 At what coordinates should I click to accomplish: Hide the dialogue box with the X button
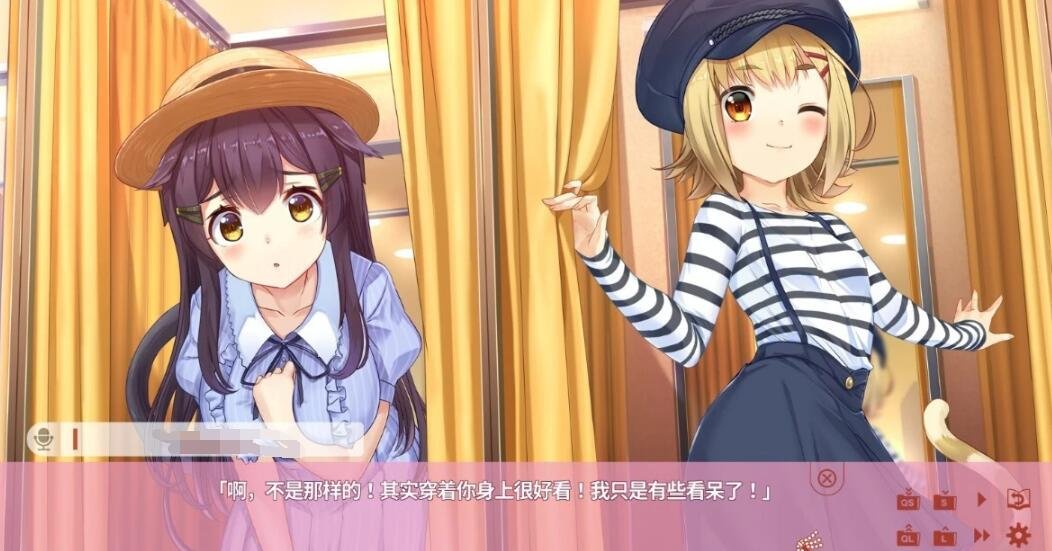[826, 477]
